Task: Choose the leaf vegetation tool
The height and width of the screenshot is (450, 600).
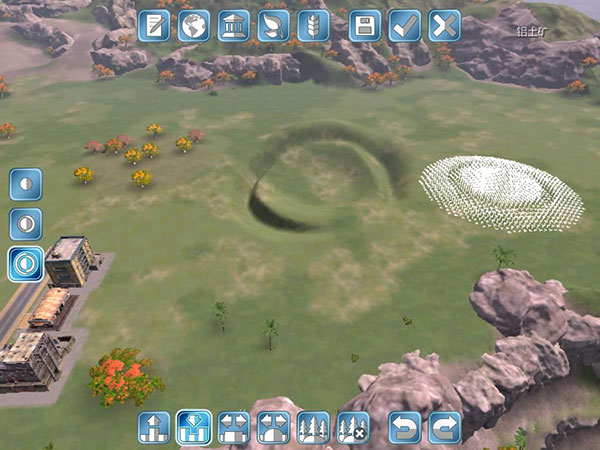Action: tap(273, 25)
